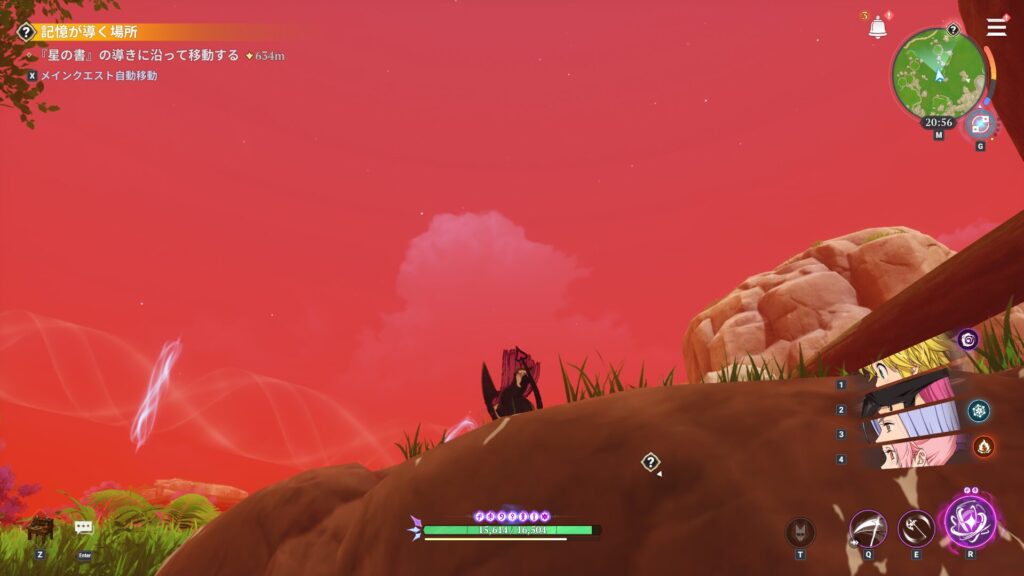This screenshot has height=576, width=1024.
Task: Click the swirling blue orb icon beside minimap
Action: point(980,125)
